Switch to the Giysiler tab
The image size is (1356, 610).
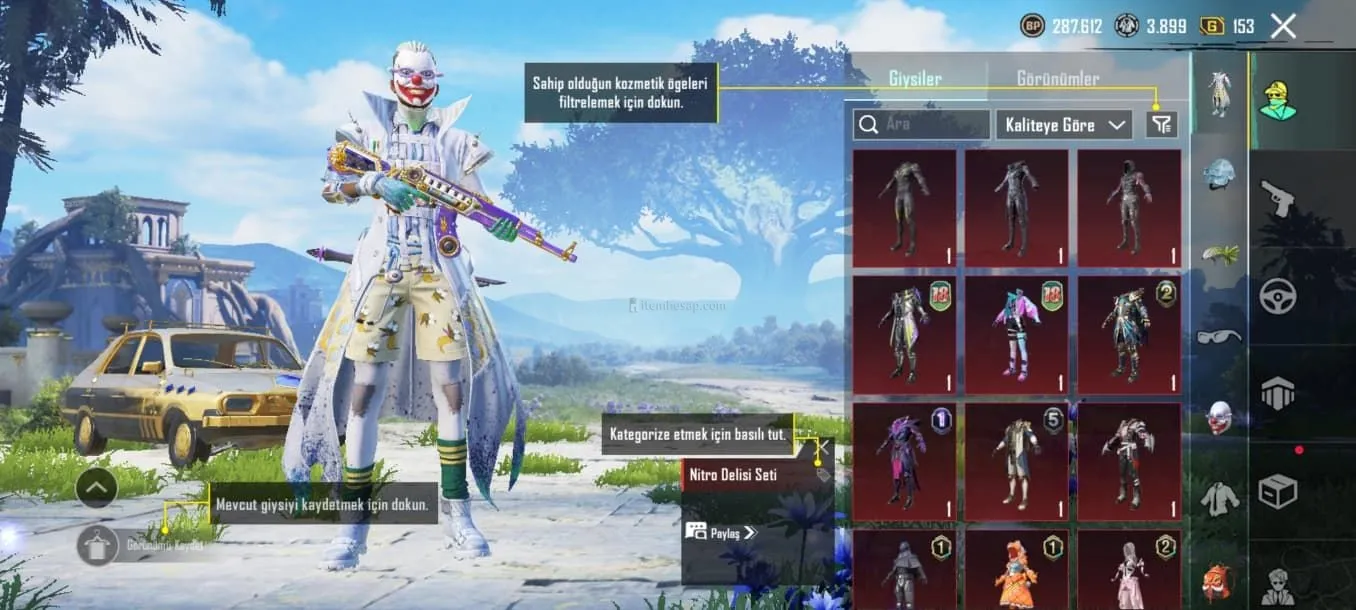[x=915, y=78]
